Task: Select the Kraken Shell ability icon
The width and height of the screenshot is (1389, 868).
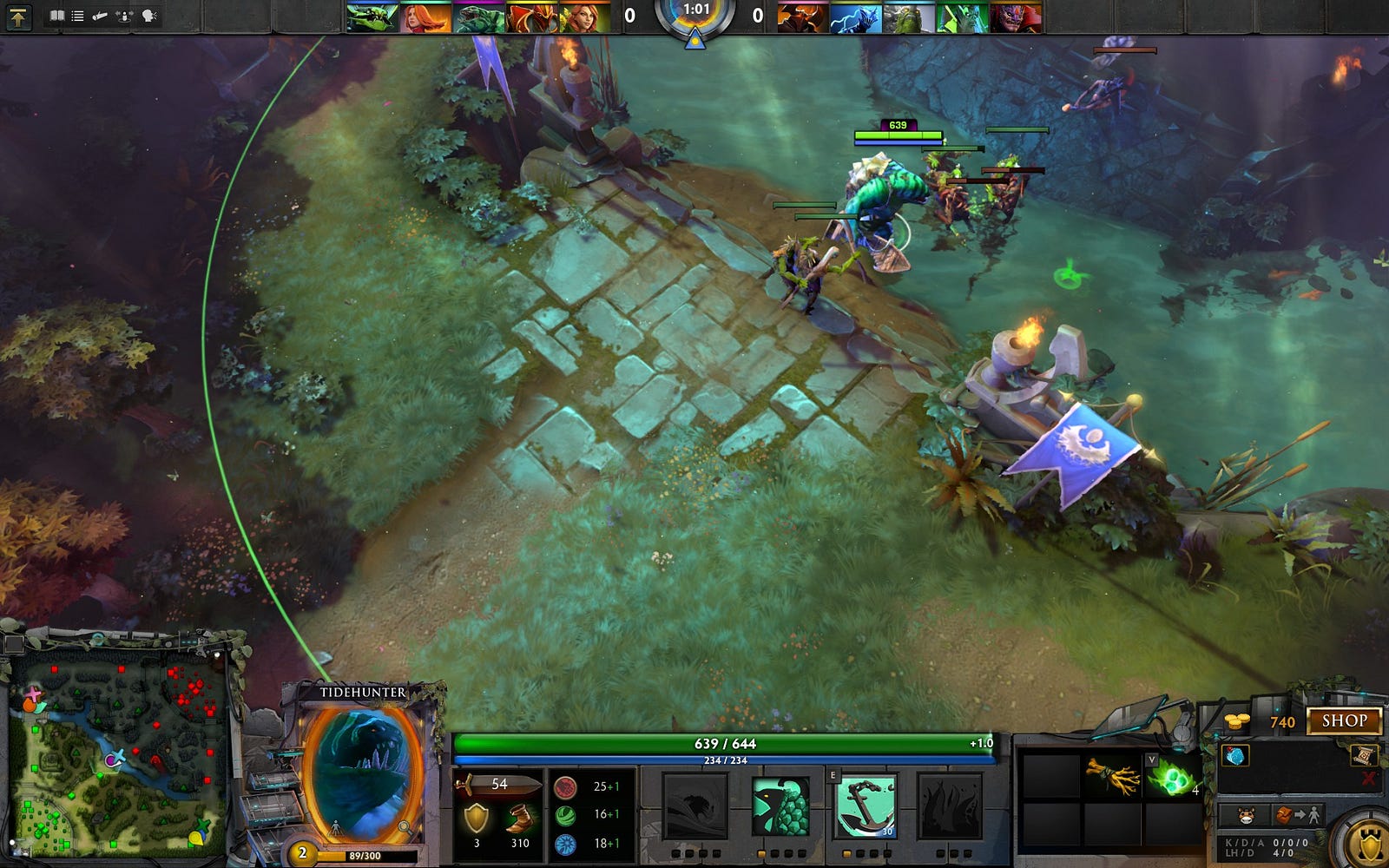Action: point(780,806)
